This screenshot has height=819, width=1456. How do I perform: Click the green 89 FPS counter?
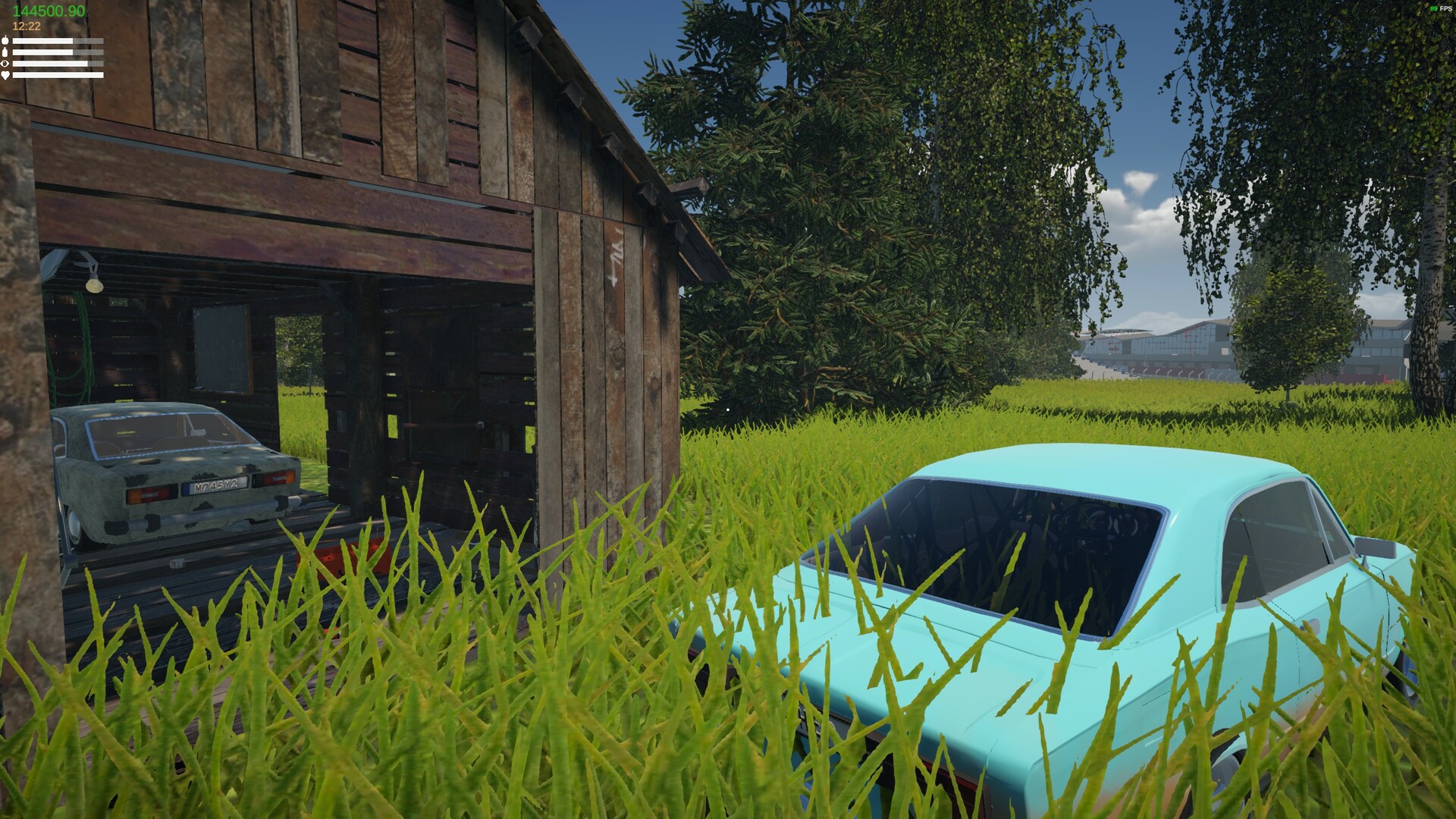pyautogui.click(x=1434, y=8)
